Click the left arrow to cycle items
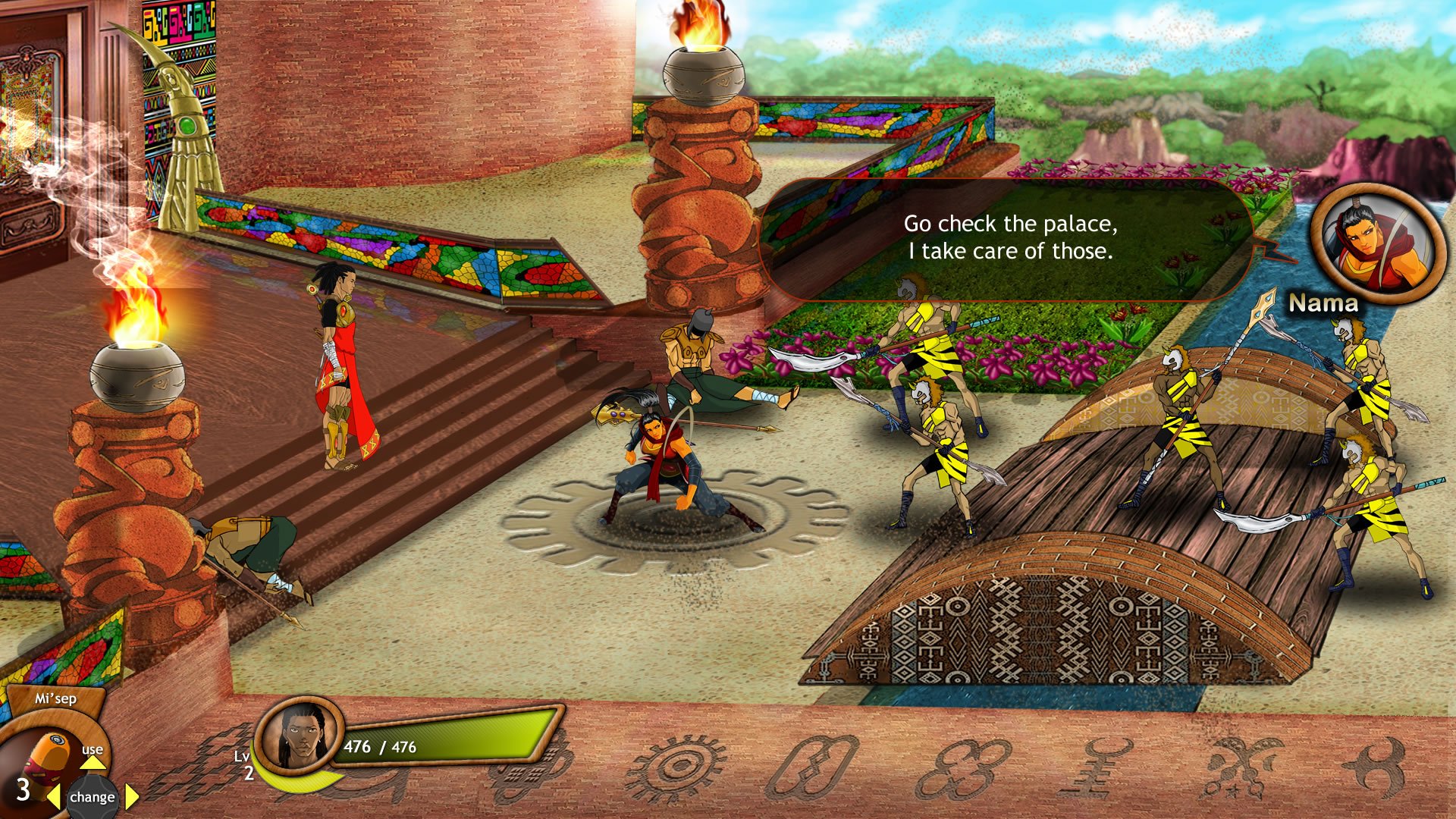The image size is (1456, 819). (x=54, y=798)
